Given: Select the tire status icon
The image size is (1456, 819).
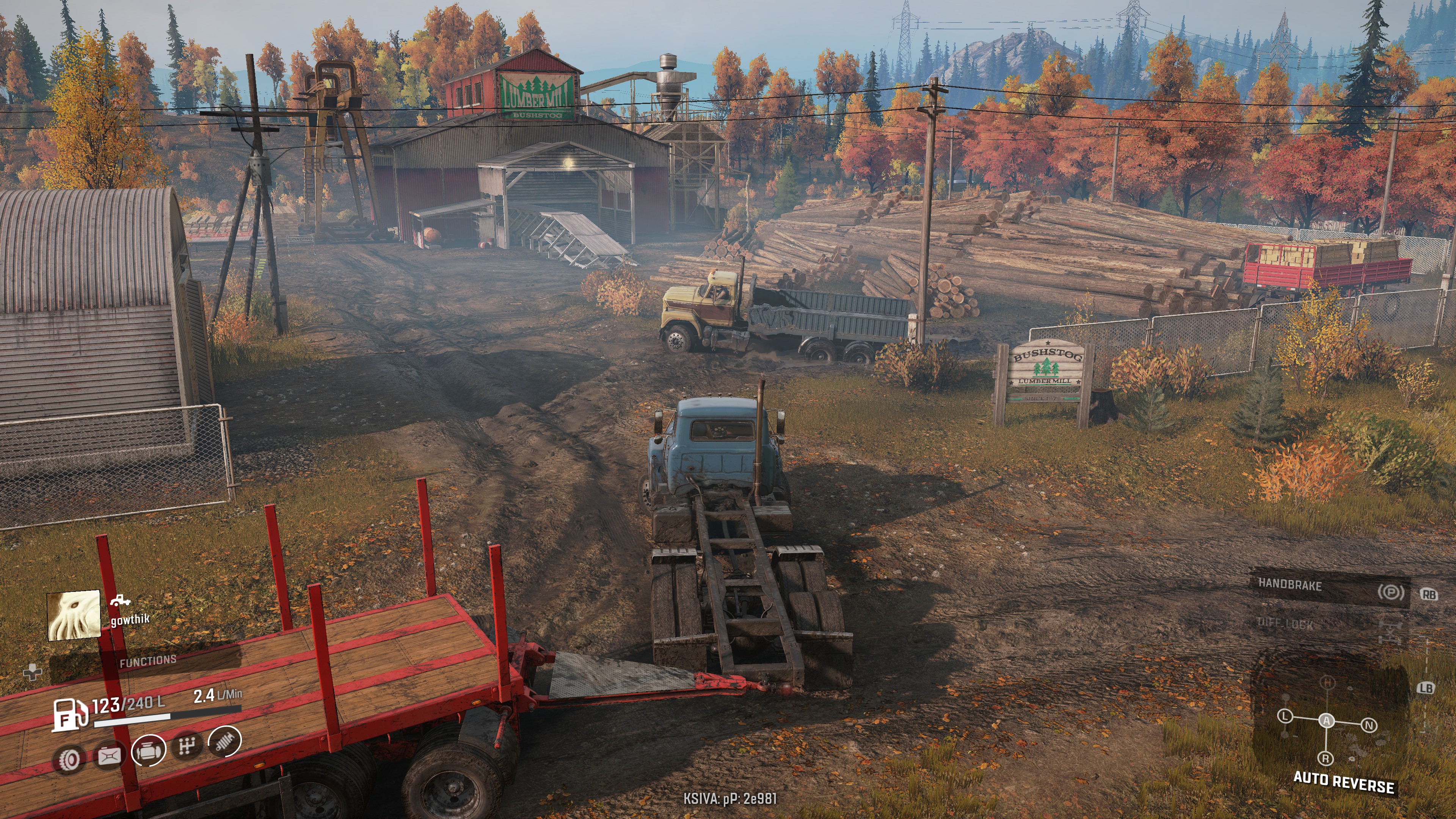Looking at the screenshot, I should tap(69, 759).
